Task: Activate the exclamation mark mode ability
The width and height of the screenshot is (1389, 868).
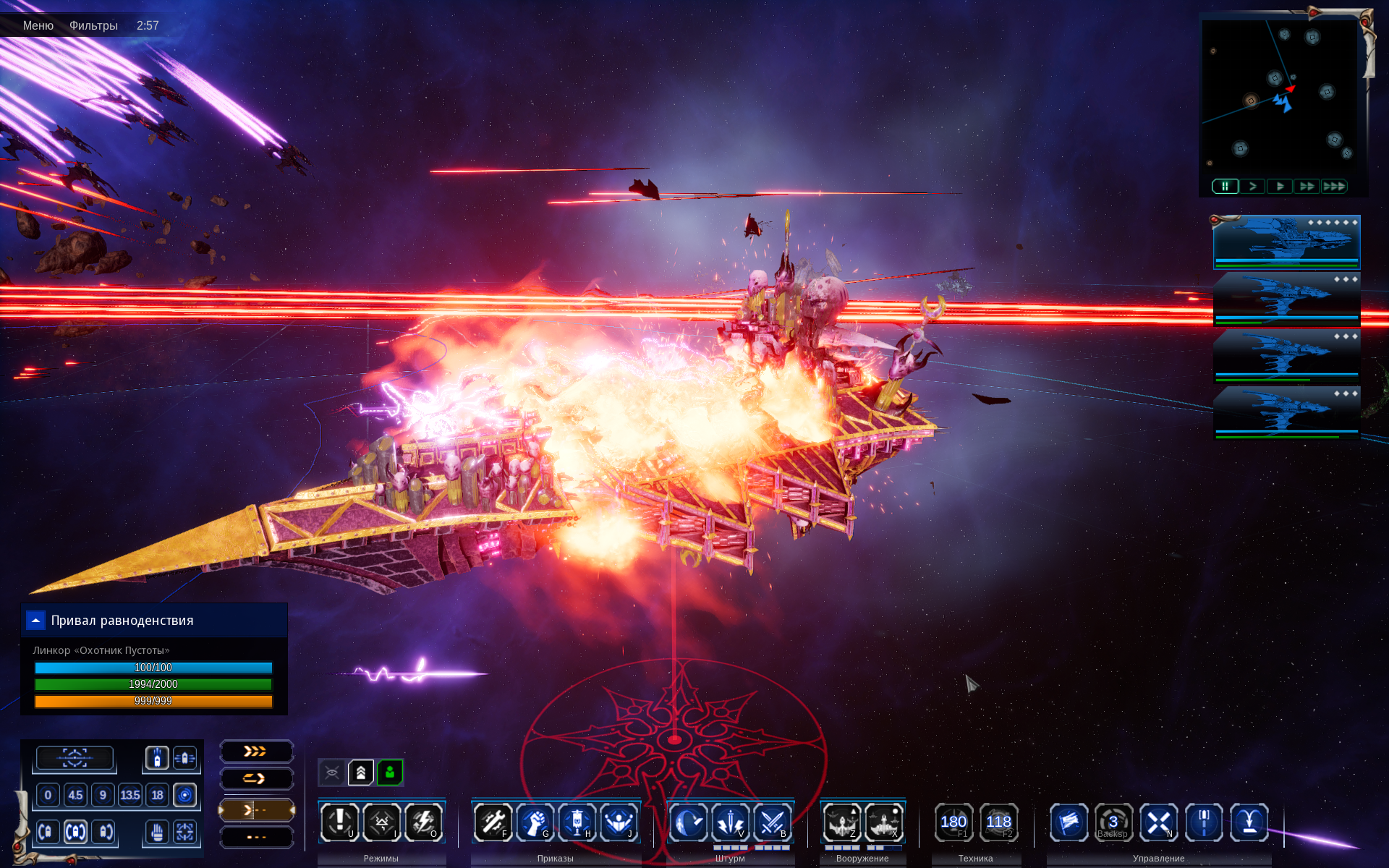Action: [339, 822]
